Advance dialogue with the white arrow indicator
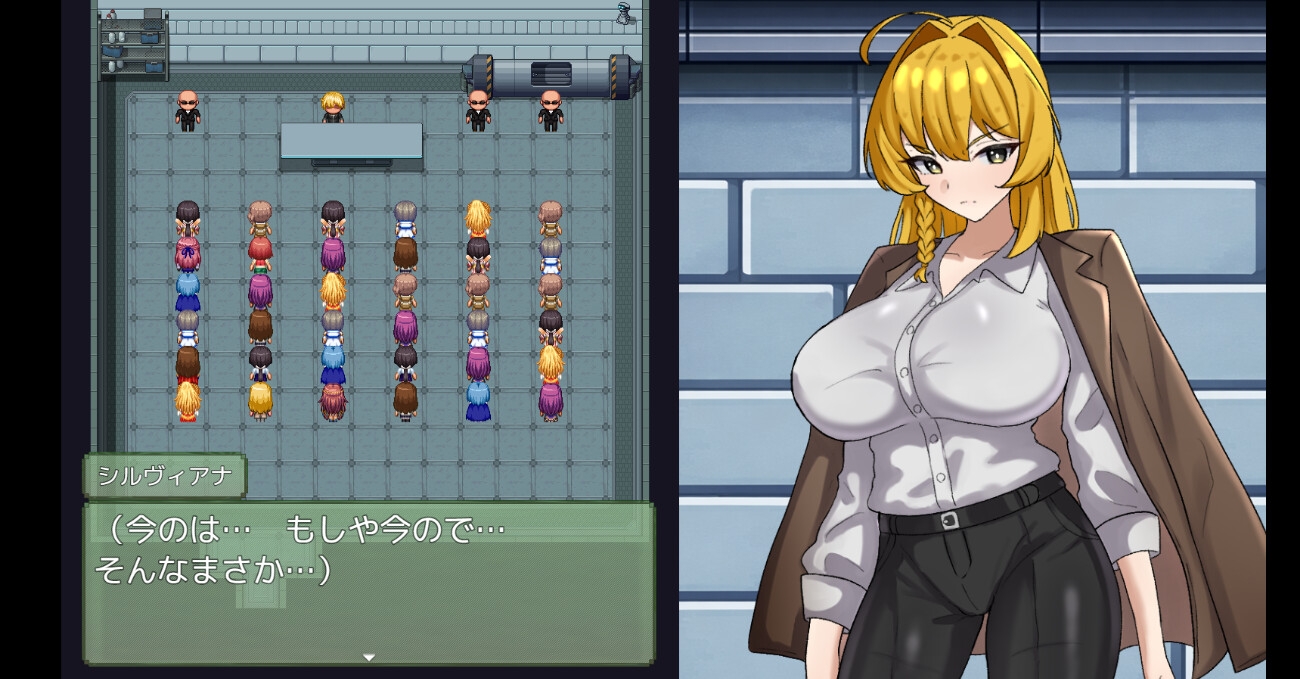Screen dimensions: 1300x679 368,657
